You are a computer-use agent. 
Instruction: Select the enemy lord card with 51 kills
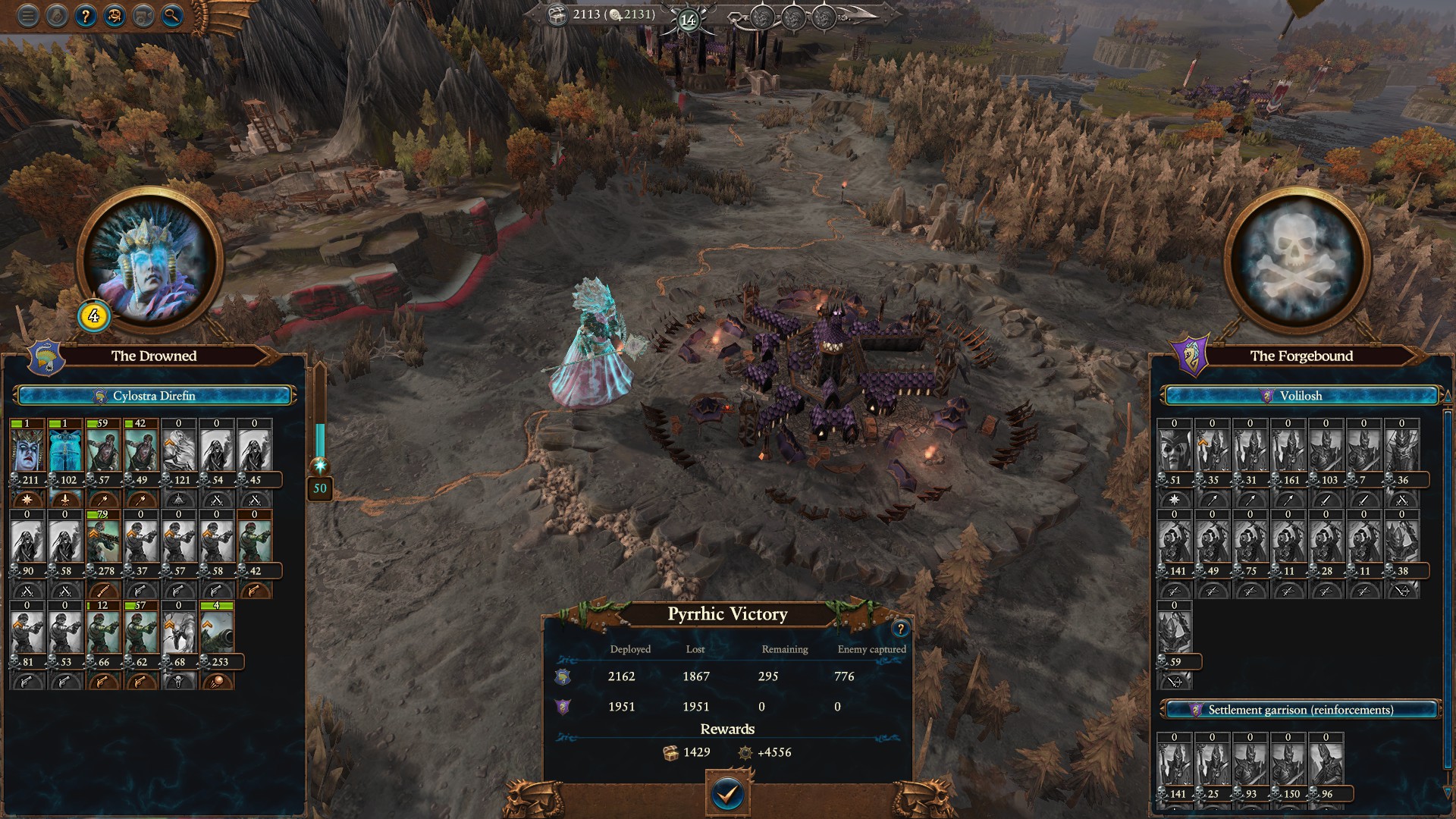1175,452
